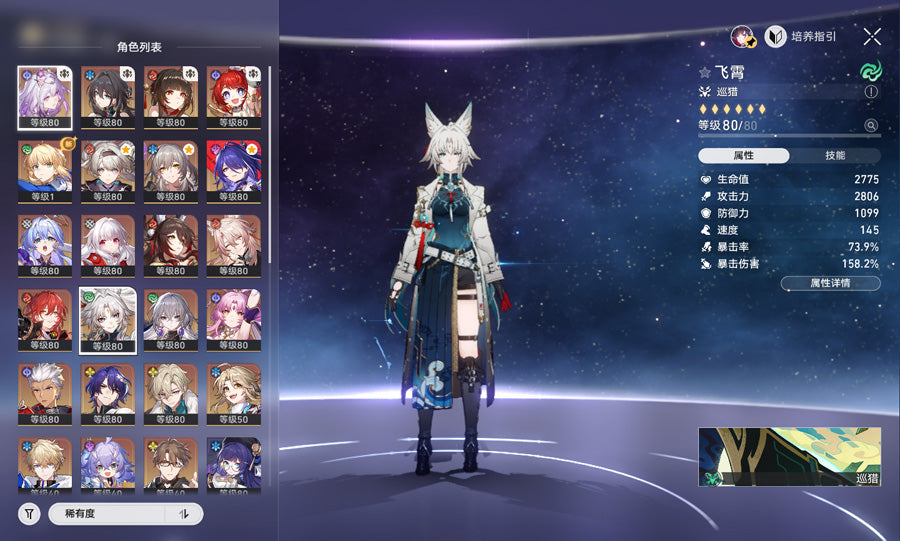Open the 稀有度 sort dropdown
Image resolution: width=900 pixels, height=541 pixels.
106,514
